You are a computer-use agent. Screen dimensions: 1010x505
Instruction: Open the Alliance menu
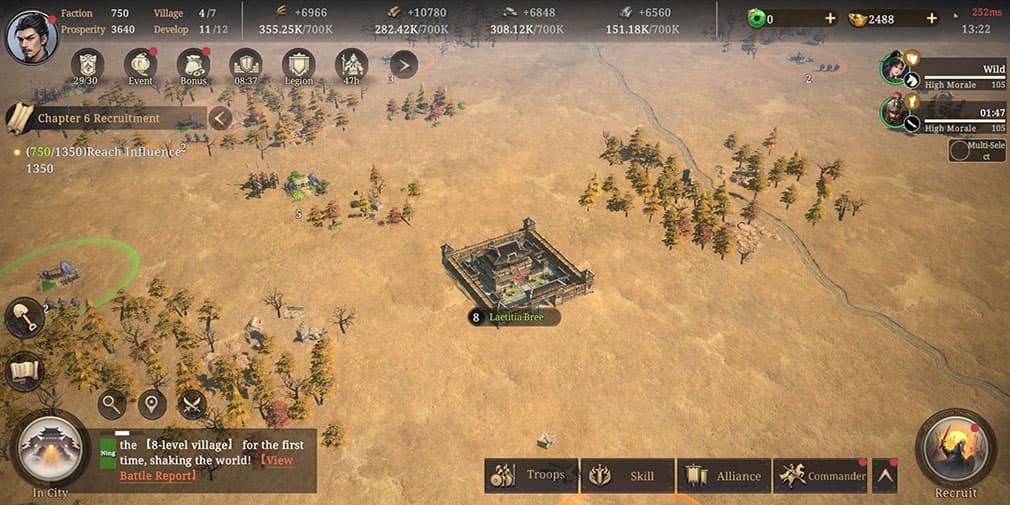[x=722, y=476]
